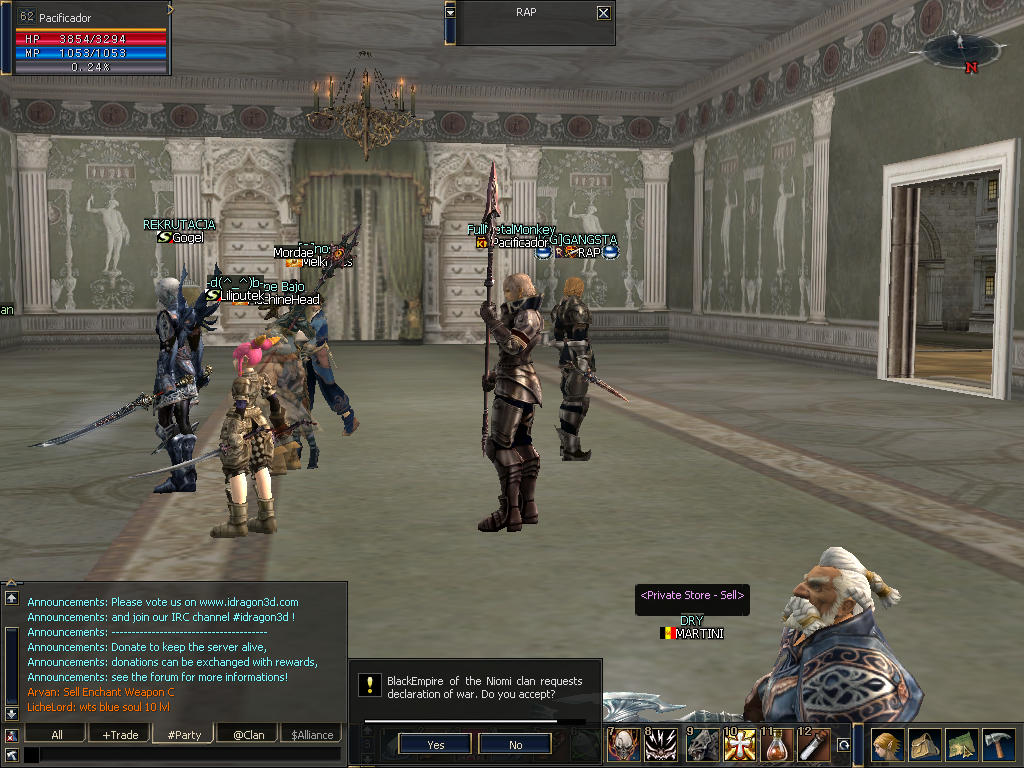Accept the war declaration with Yes
This screenshot has height=768, width=1024.
(435, 744)
